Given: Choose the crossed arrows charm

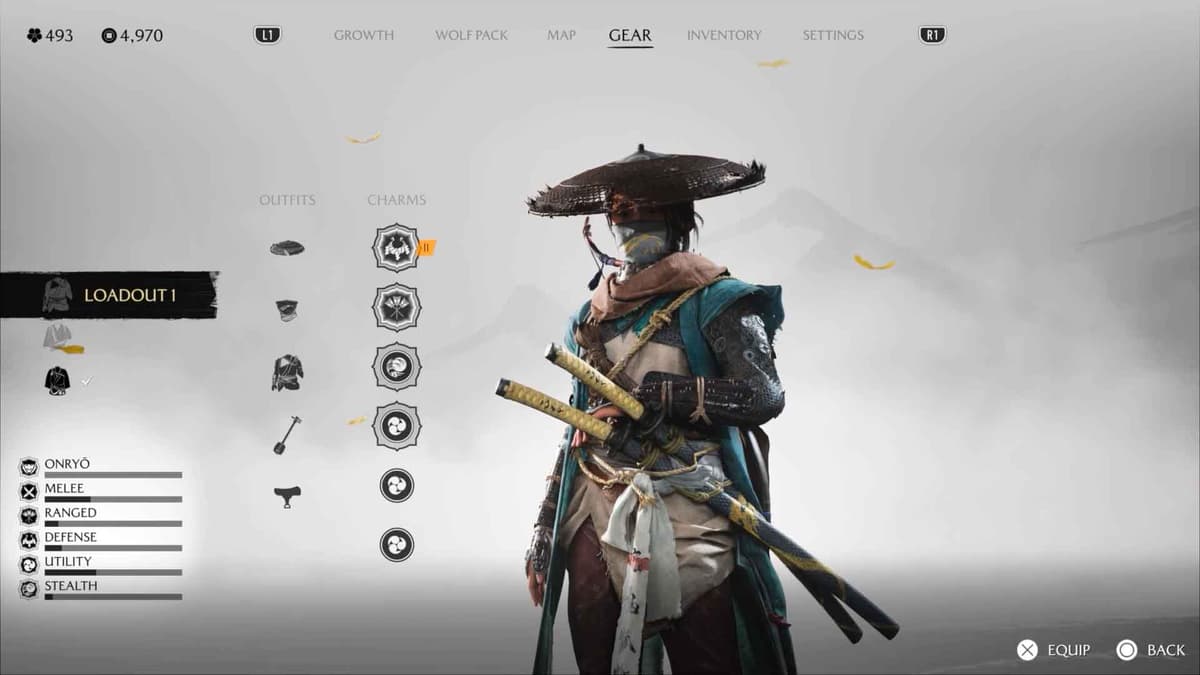Looking at the screenshot, I should coord(396,306).
